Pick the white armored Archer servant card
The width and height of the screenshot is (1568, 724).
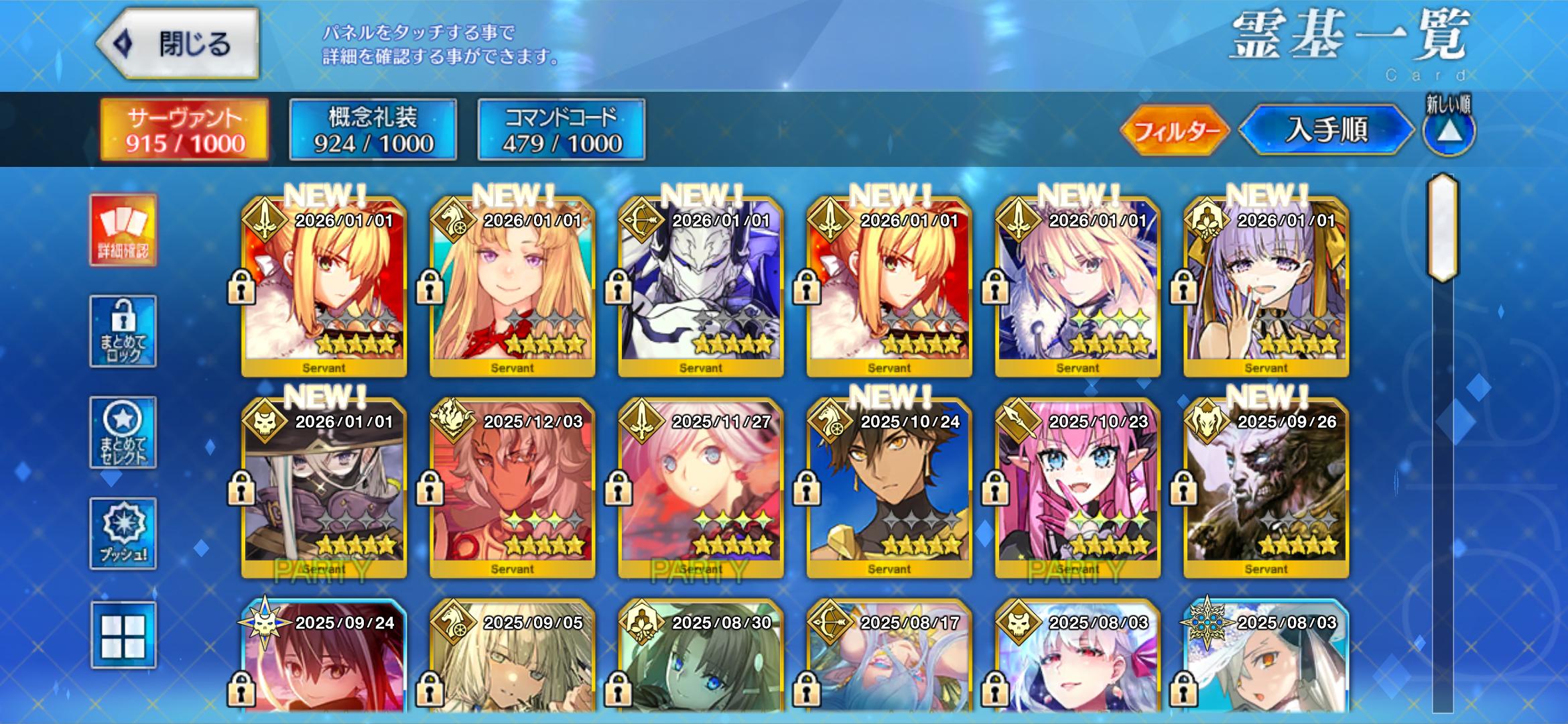pos(701,287)
